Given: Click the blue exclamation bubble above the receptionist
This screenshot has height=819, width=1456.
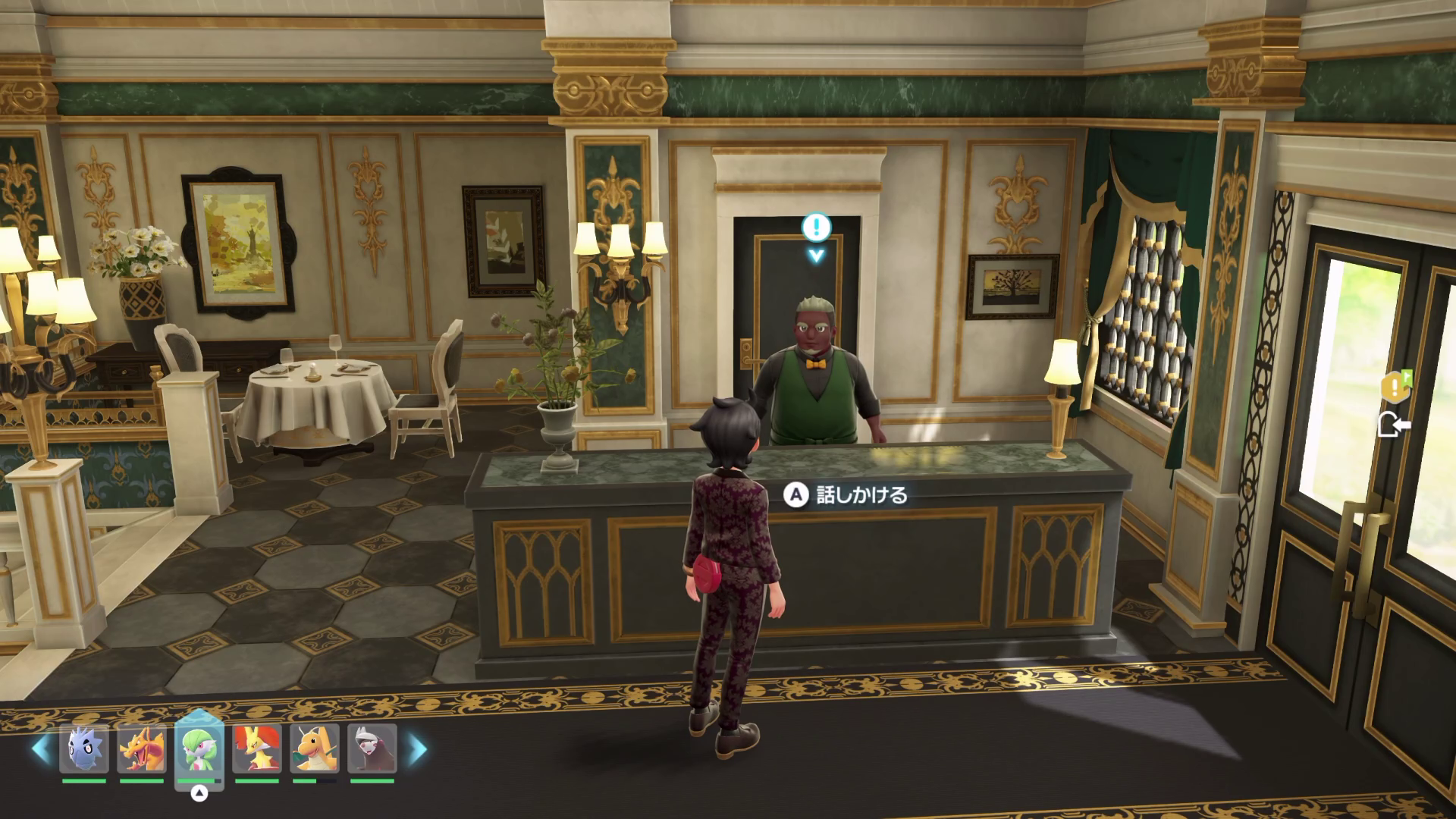Looking at the screenshot, I should [x=816, y=226].
